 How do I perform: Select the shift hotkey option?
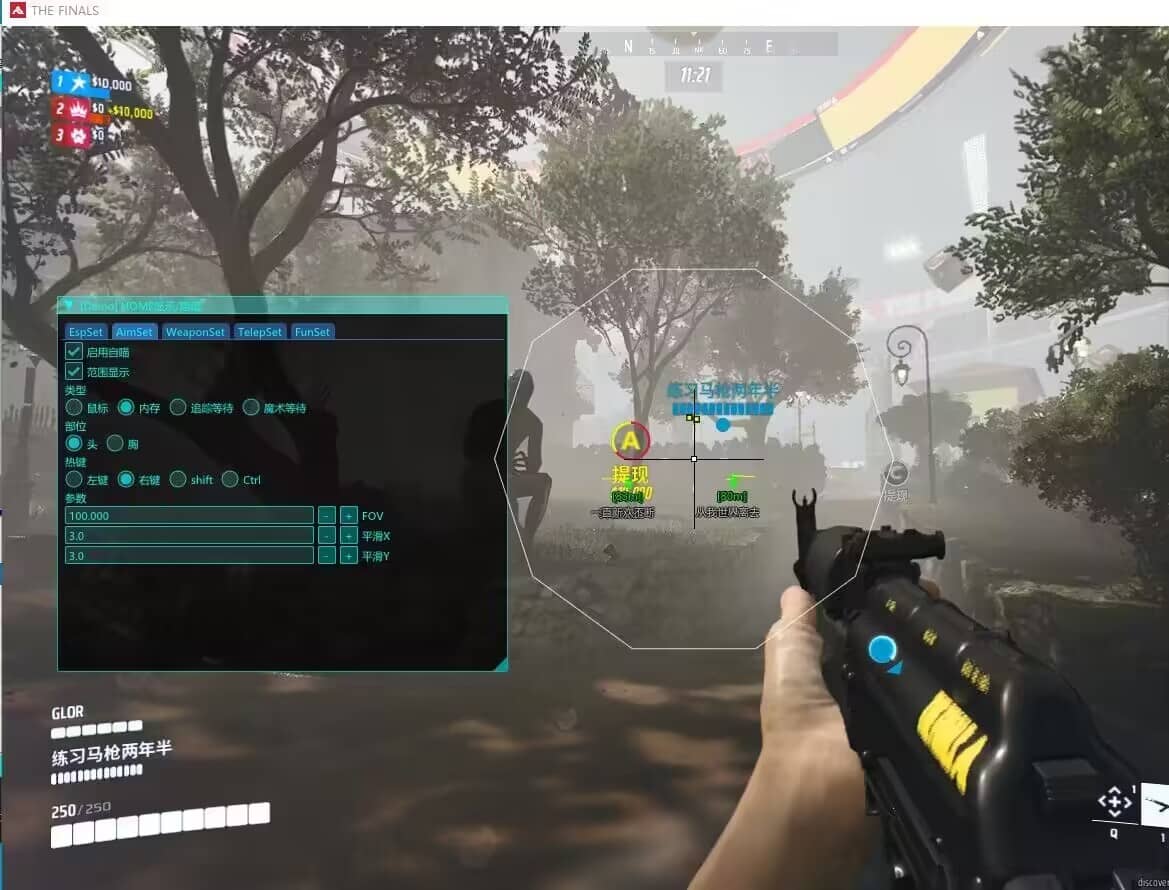178,480
